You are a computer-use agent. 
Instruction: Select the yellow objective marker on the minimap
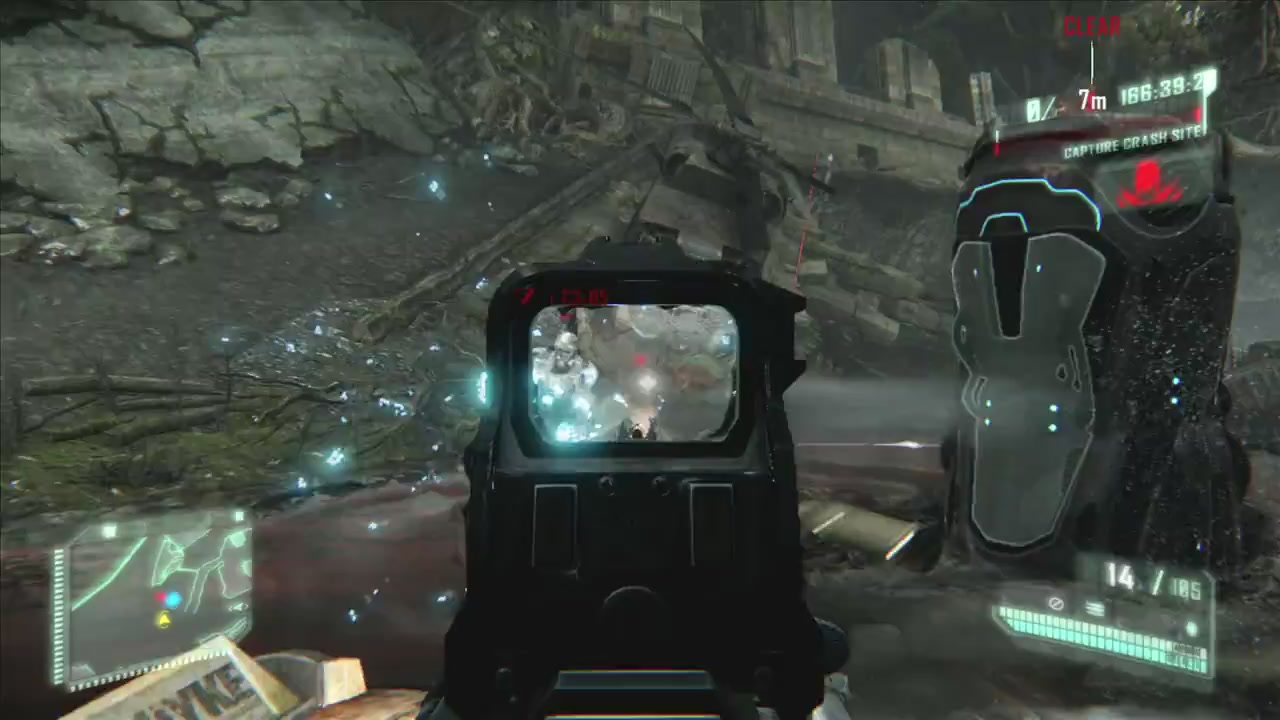[x=164, y=620]
